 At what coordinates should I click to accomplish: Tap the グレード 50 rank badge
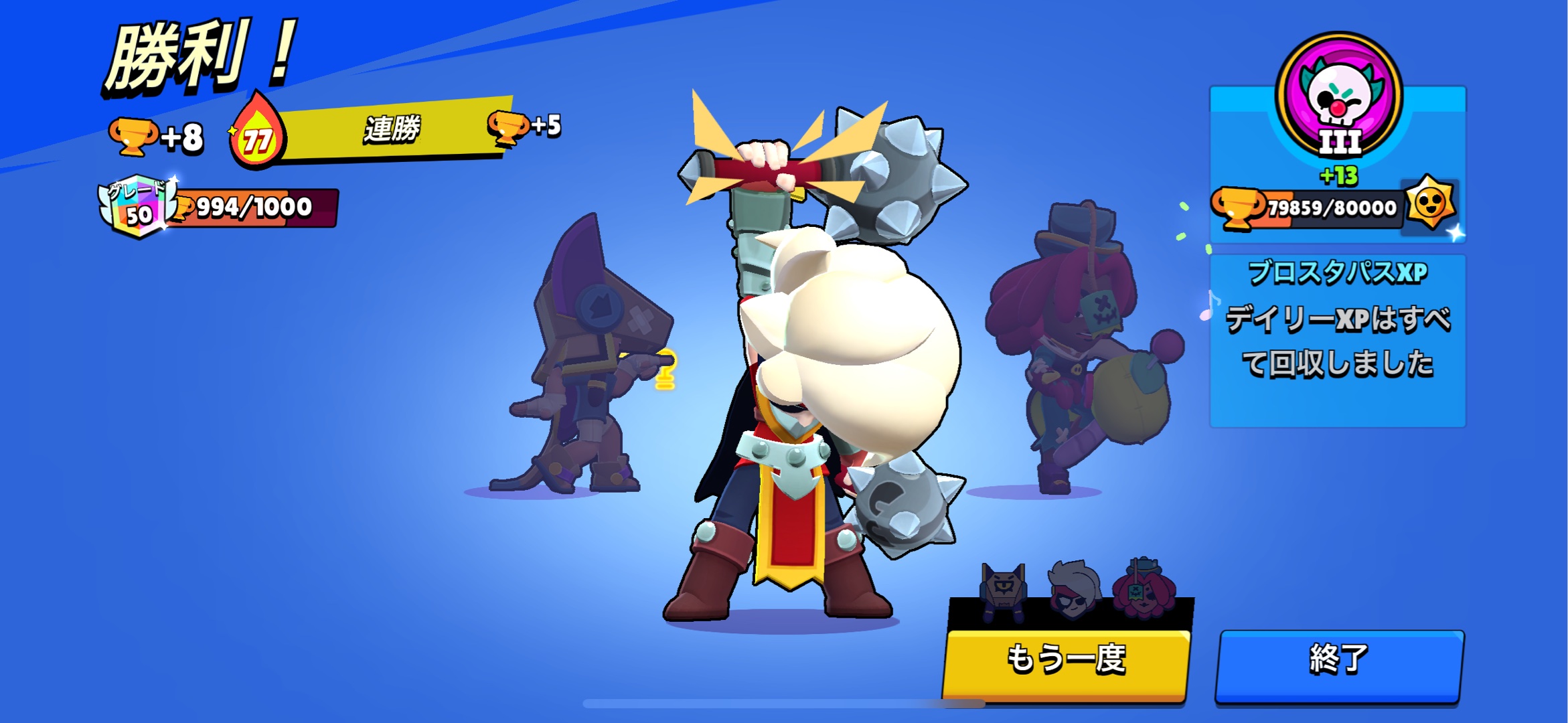tap(138, 206)
